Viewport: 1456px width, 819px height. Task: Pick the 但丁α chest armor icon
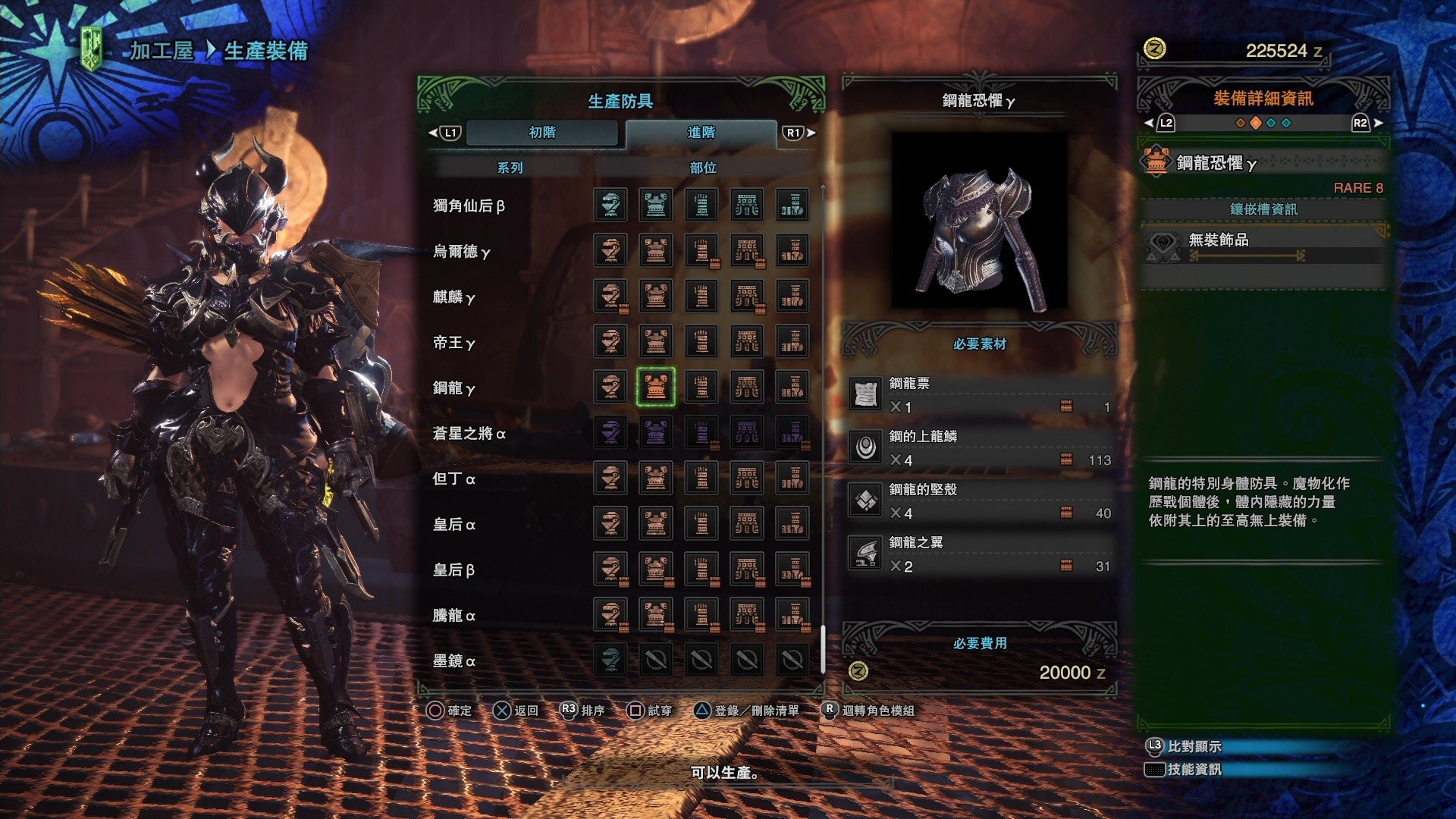[x=656, y=478]
